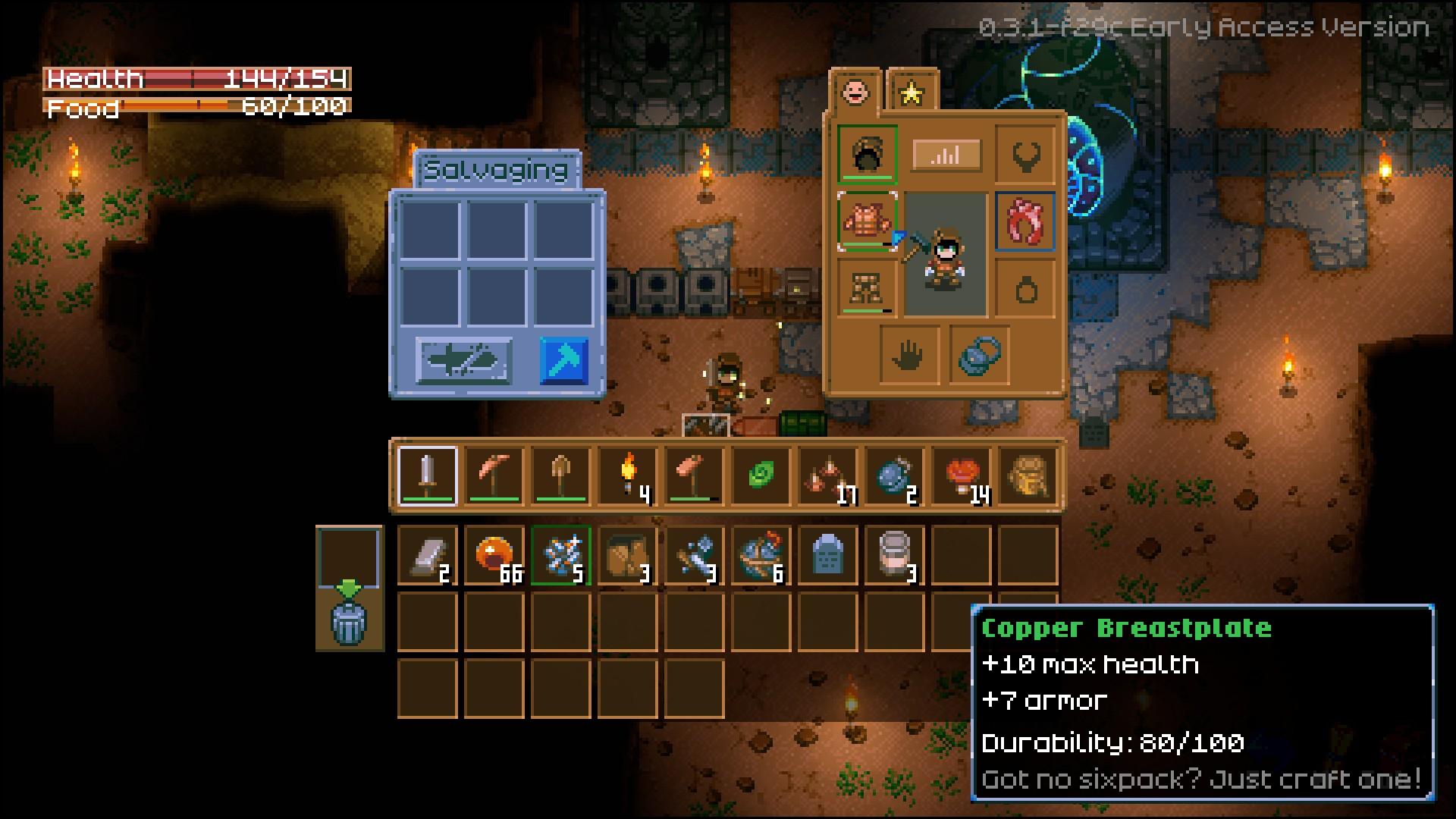Screen dimensions: 1456x819
Task: Switch to the star skills tab
Action: (x=912, y=93)
